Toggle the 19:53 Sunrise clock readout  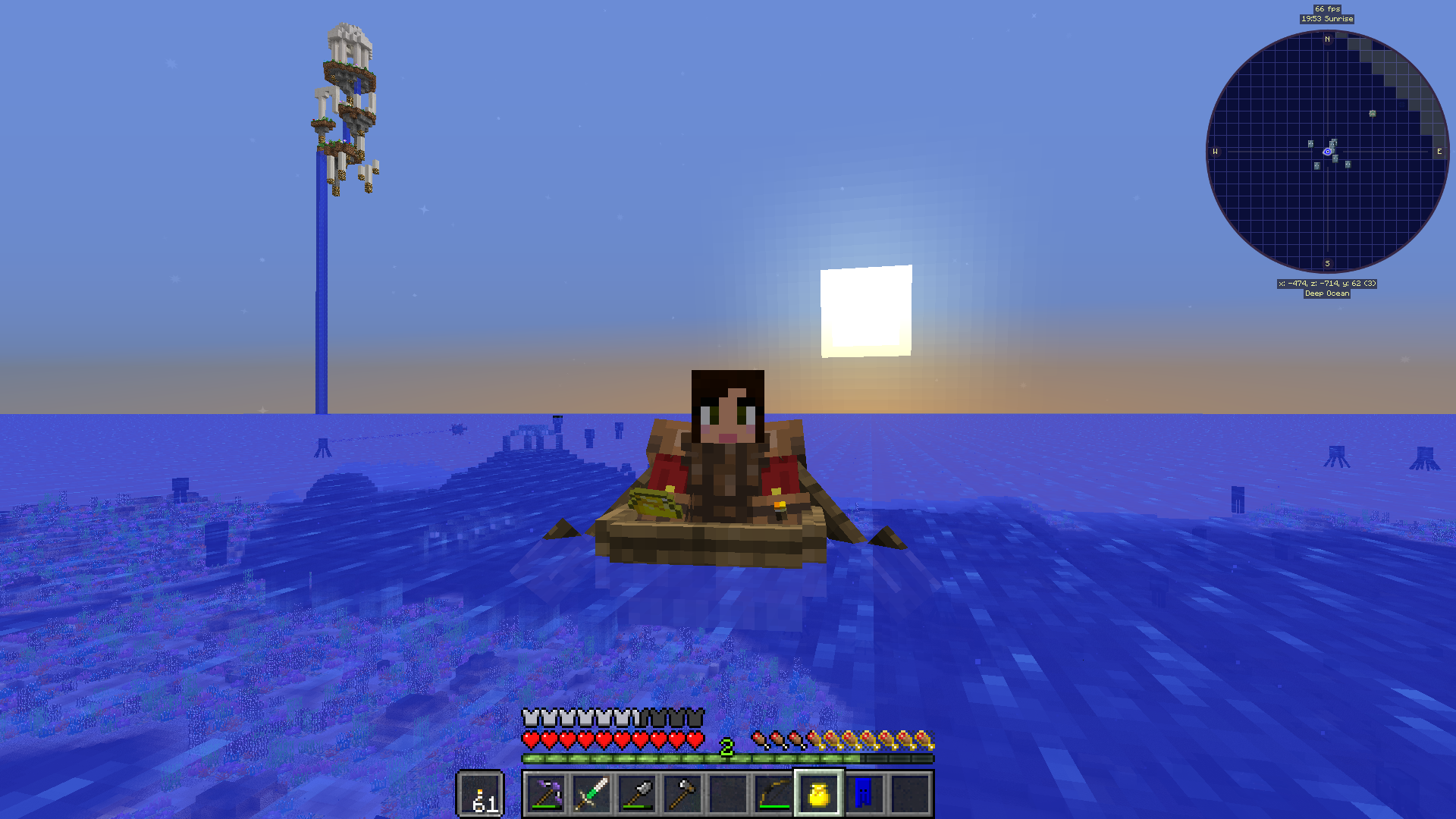click(1326, 18)
